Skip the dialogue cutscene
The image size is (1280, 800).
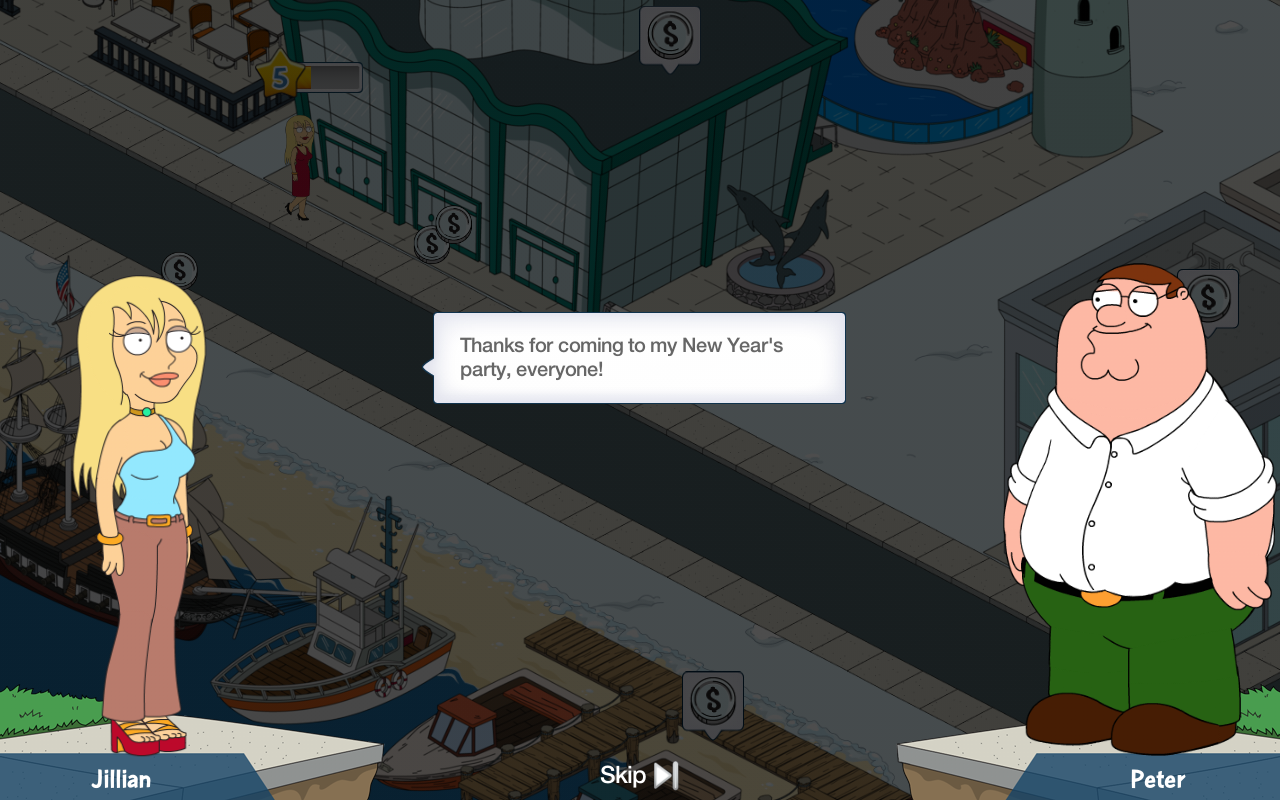[639, 775]
